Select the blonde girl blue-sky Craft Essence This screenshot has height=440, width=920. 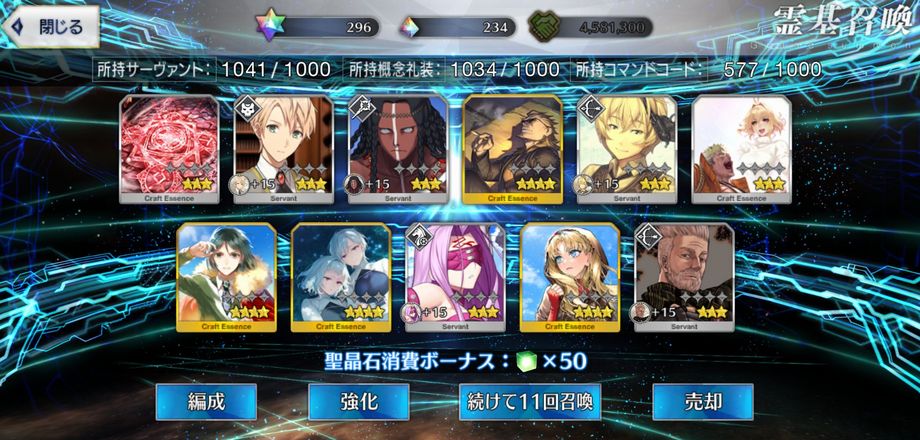pos(568,277)
